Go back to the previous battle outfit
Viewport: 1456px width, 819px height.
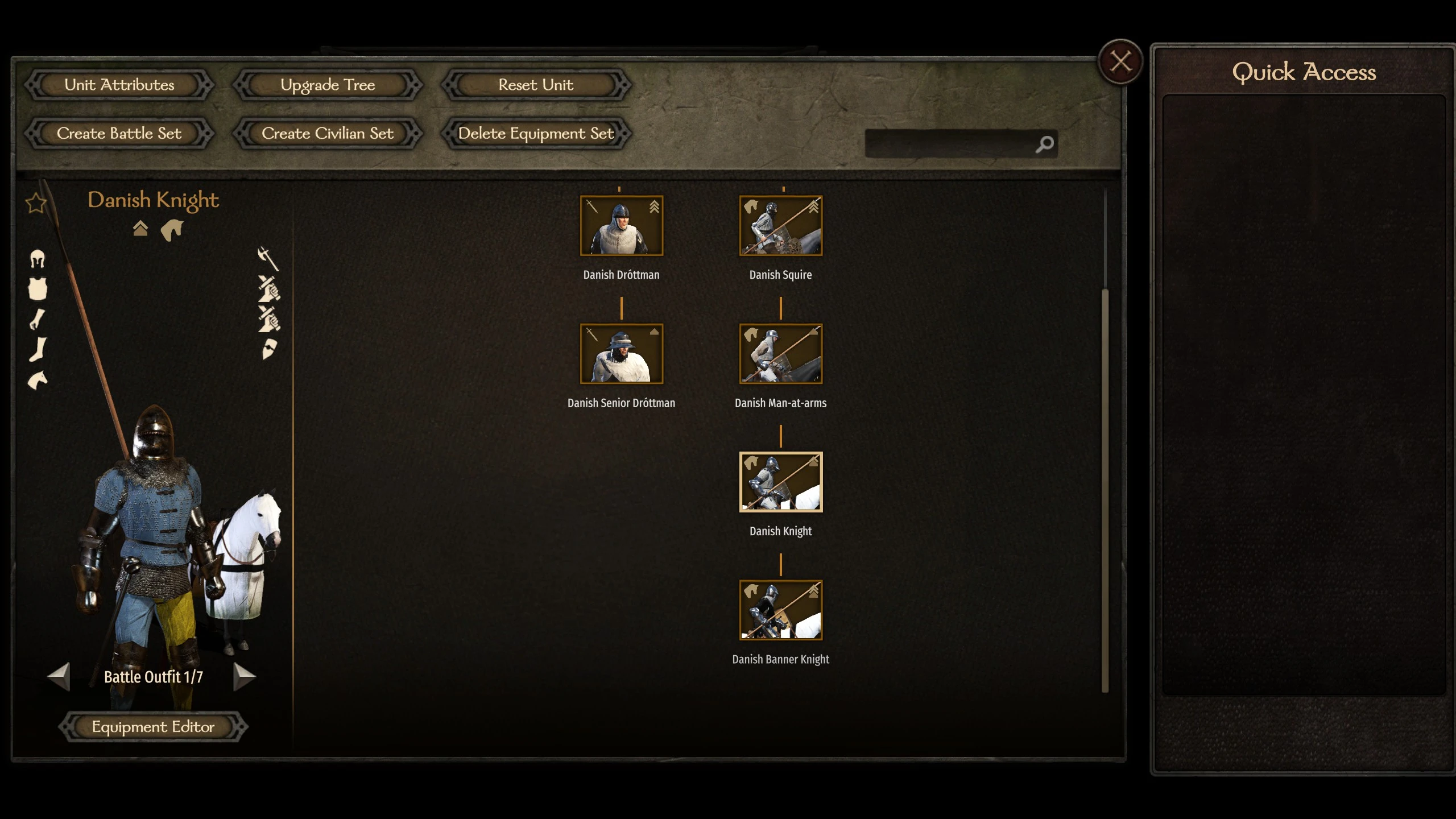click(x=59, y=676)
